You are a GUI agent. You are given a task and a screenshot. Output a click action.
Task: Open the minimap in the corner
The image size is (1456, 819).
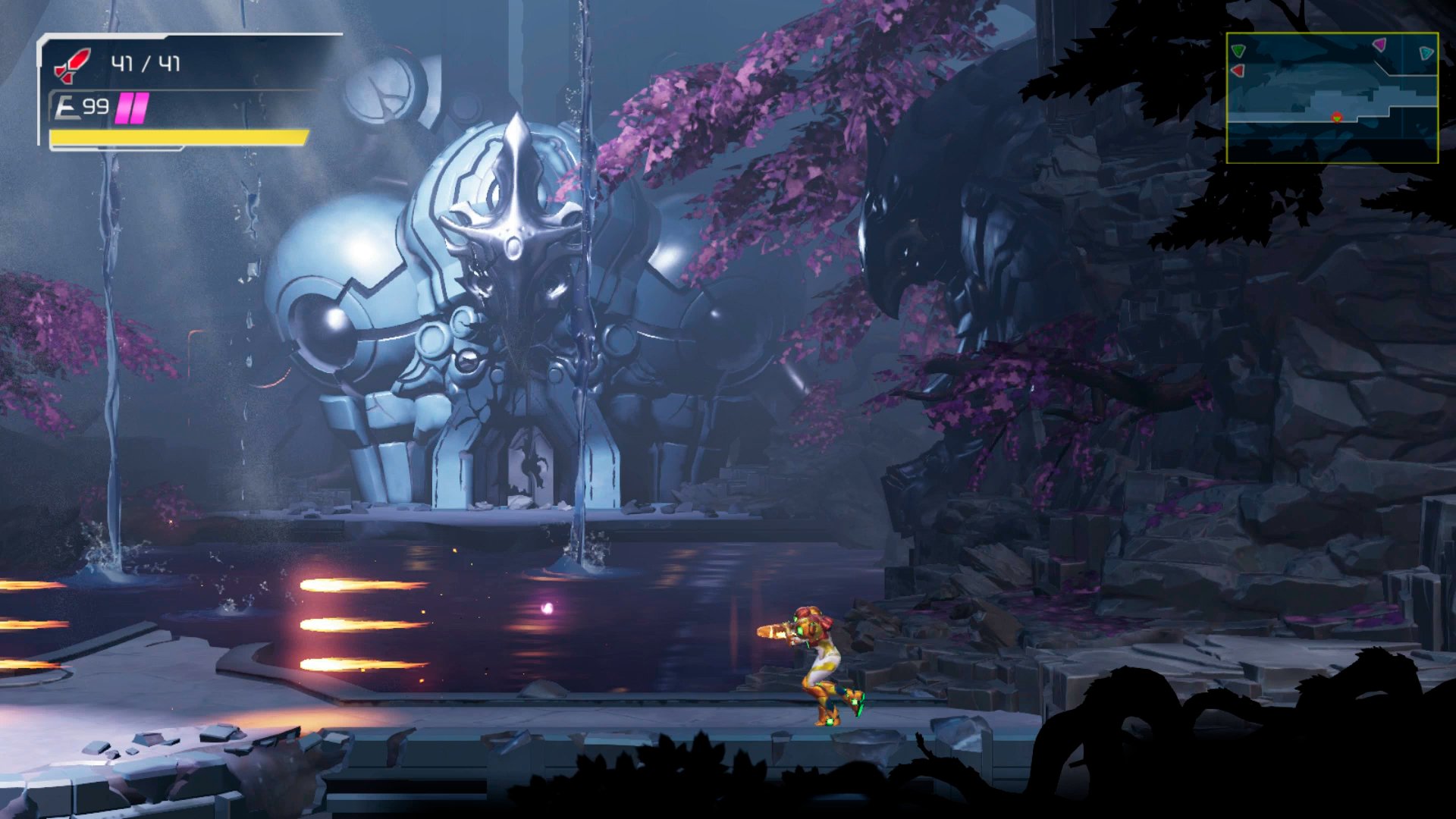[1332, 98]
